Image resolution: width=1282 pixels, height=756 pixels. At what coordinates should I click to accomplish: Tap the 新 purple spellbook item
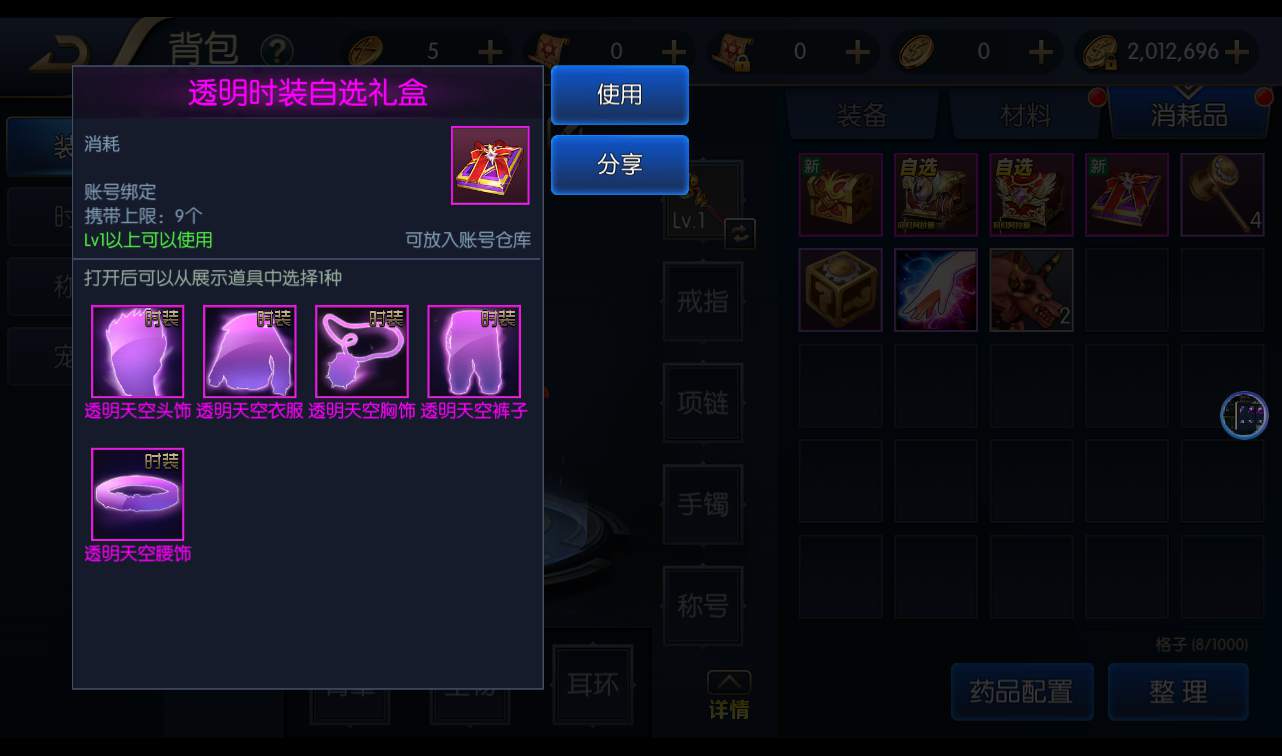click(x=1126, y=195)
